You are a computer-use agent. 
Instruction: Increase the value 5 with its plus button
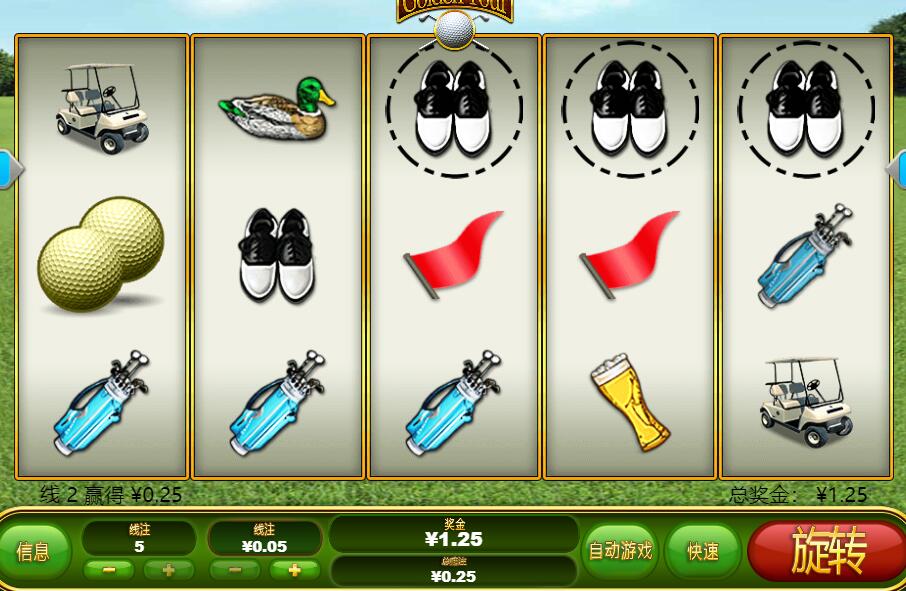pyautogui.click(x=168, y=570)
